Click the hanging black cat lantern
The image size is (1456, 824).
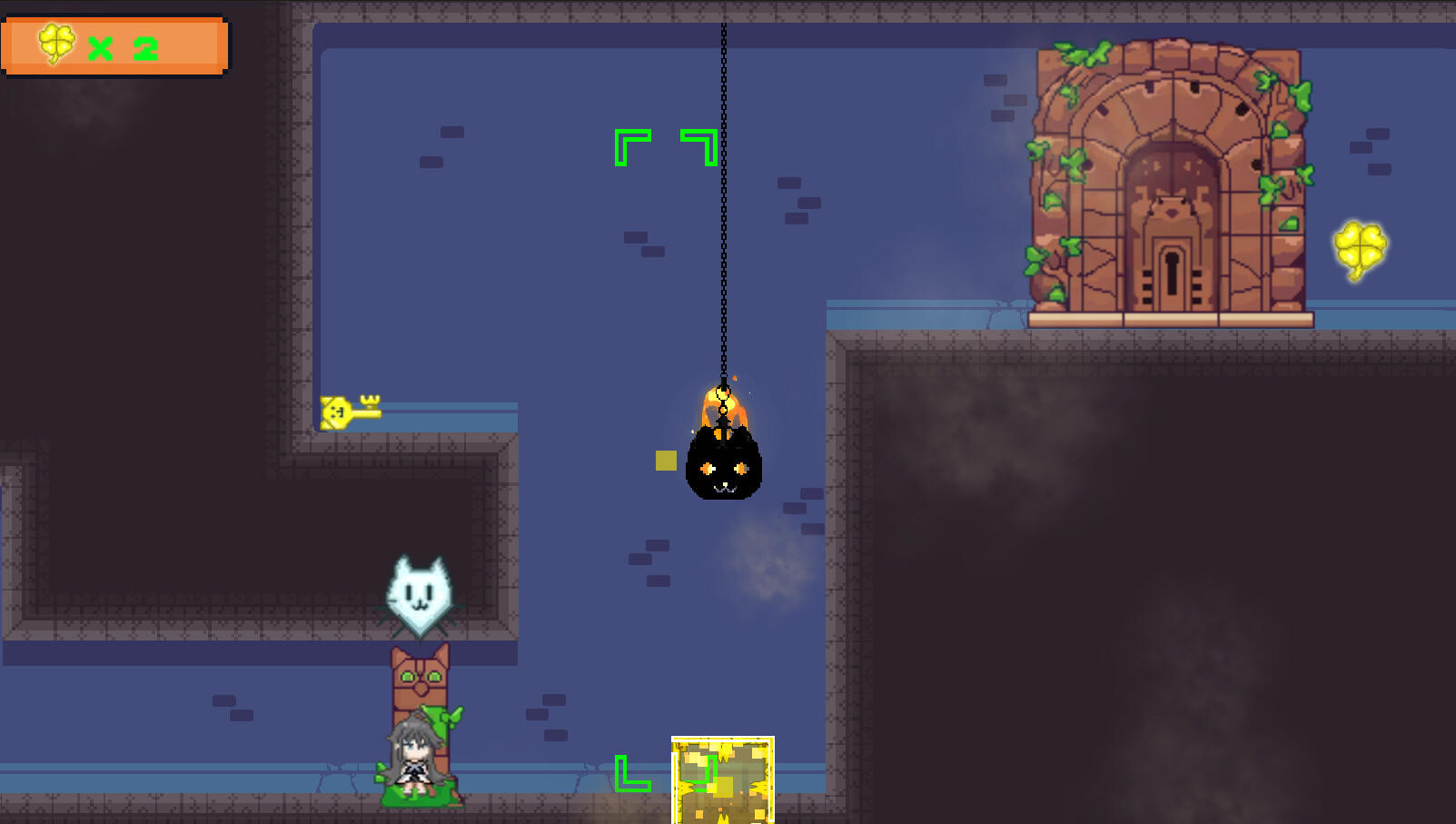point(722,468)
